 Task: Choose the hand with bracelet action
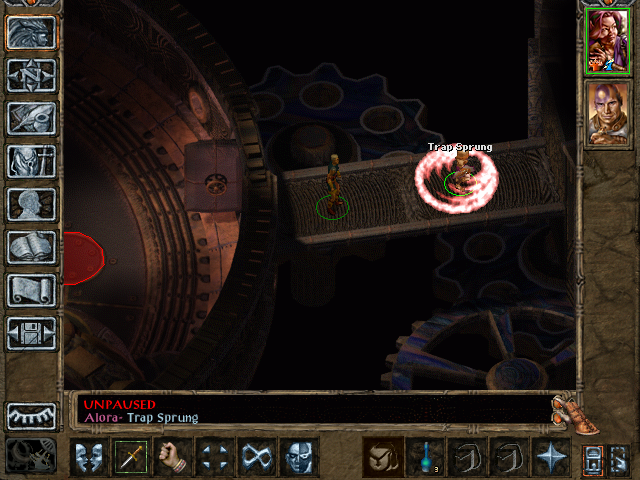(173, 458)
